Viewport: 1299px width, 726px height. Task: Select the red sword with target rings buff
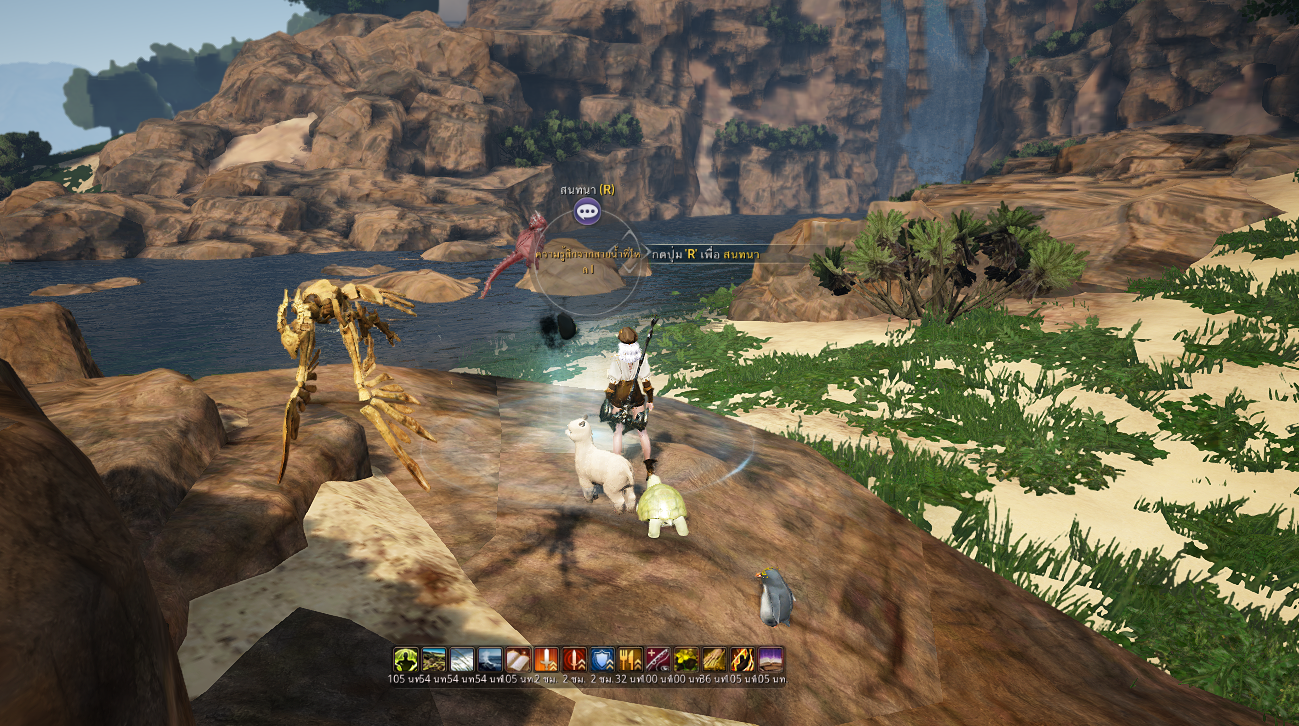coord(573,659)
